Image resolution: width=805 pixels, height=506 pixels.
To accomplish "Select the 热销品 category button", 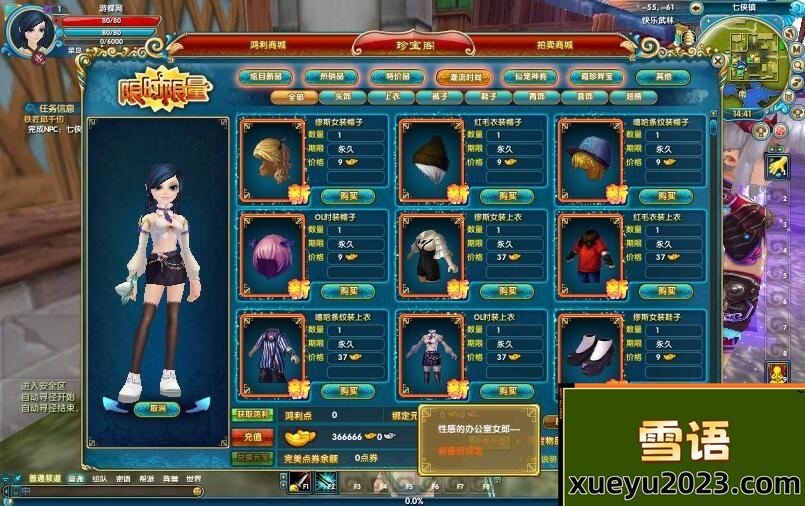I will [333, 76].
